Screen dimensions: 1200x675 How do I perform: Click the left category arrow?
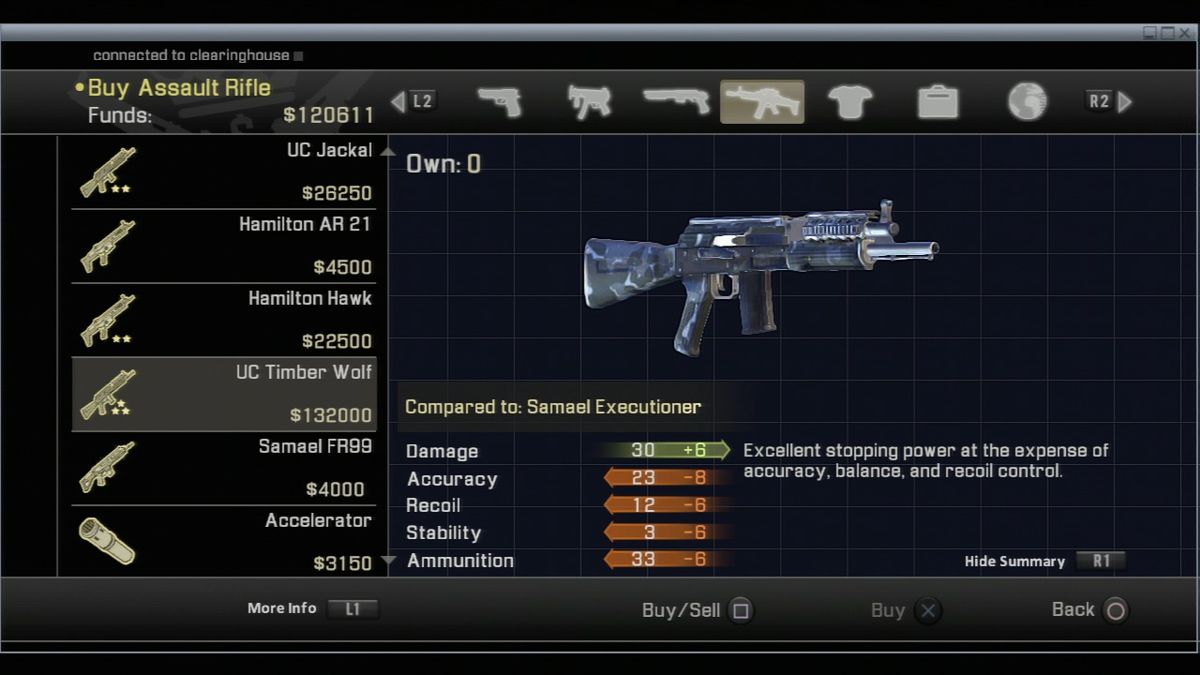click(x=398, y=102)
